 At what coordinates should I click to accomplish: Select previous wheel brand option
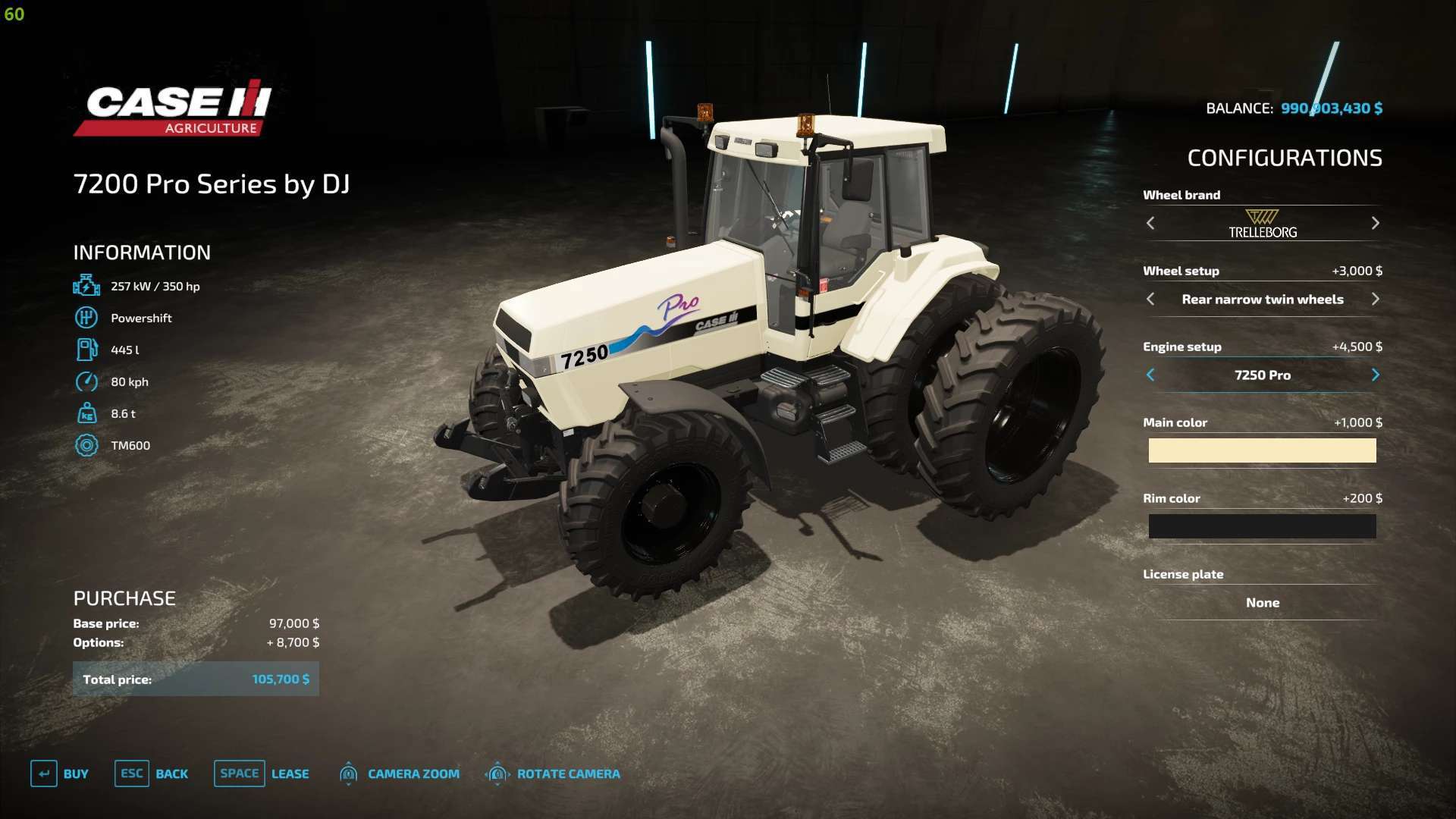[1150, 223]
